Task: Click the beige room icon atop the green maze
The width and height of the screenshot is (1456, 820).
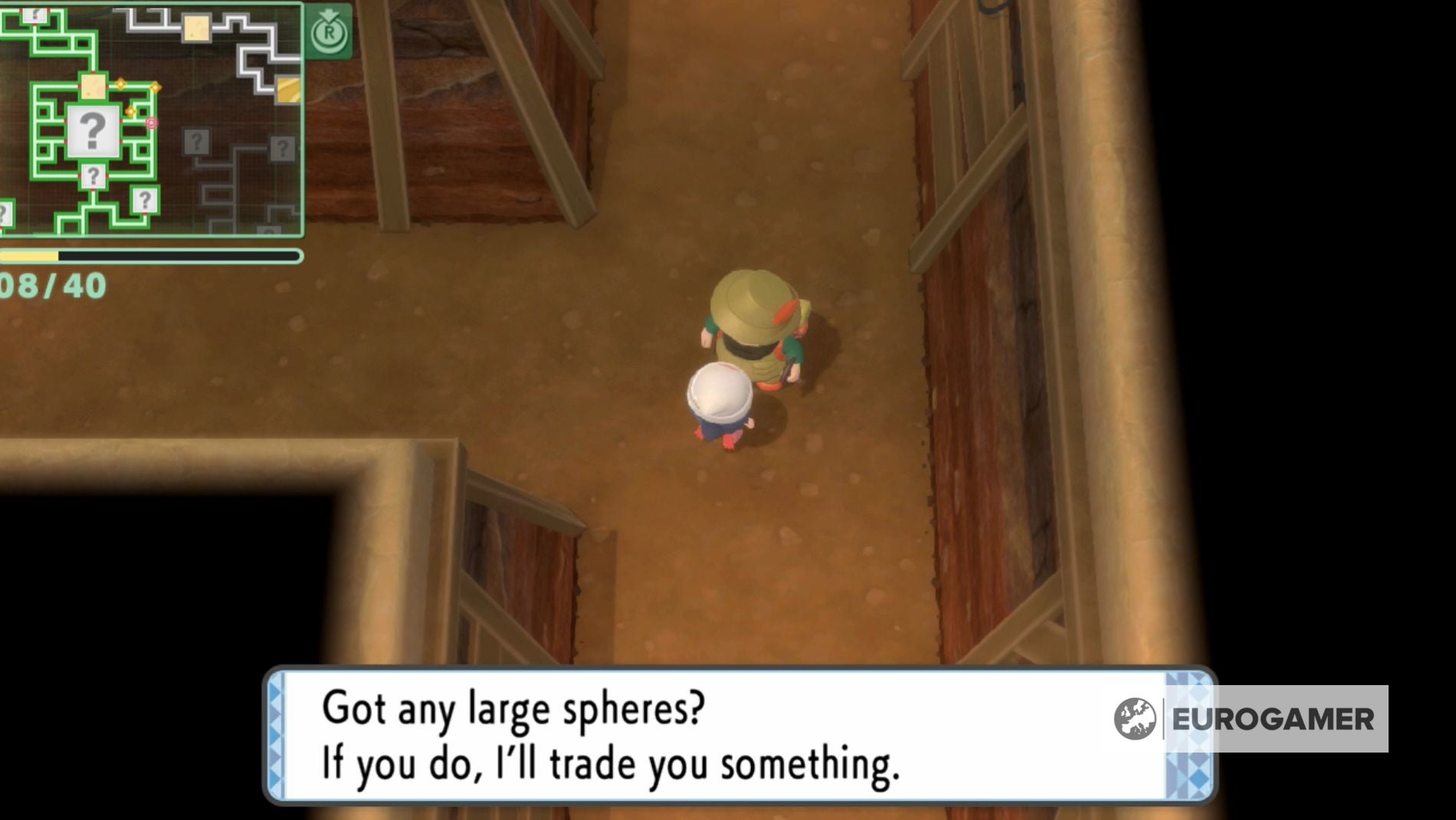Action: [93, 87]
